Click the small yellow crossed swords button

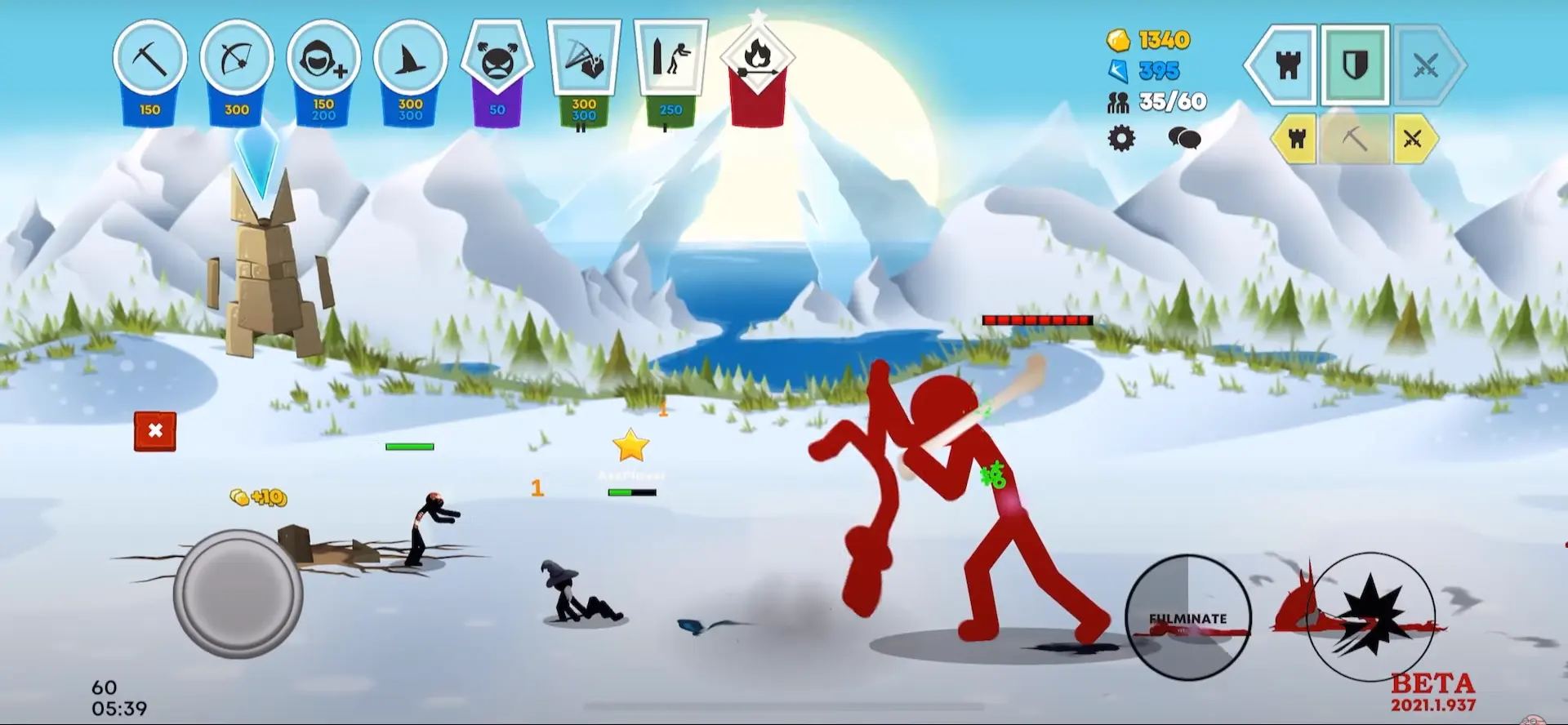(1413, 140)
